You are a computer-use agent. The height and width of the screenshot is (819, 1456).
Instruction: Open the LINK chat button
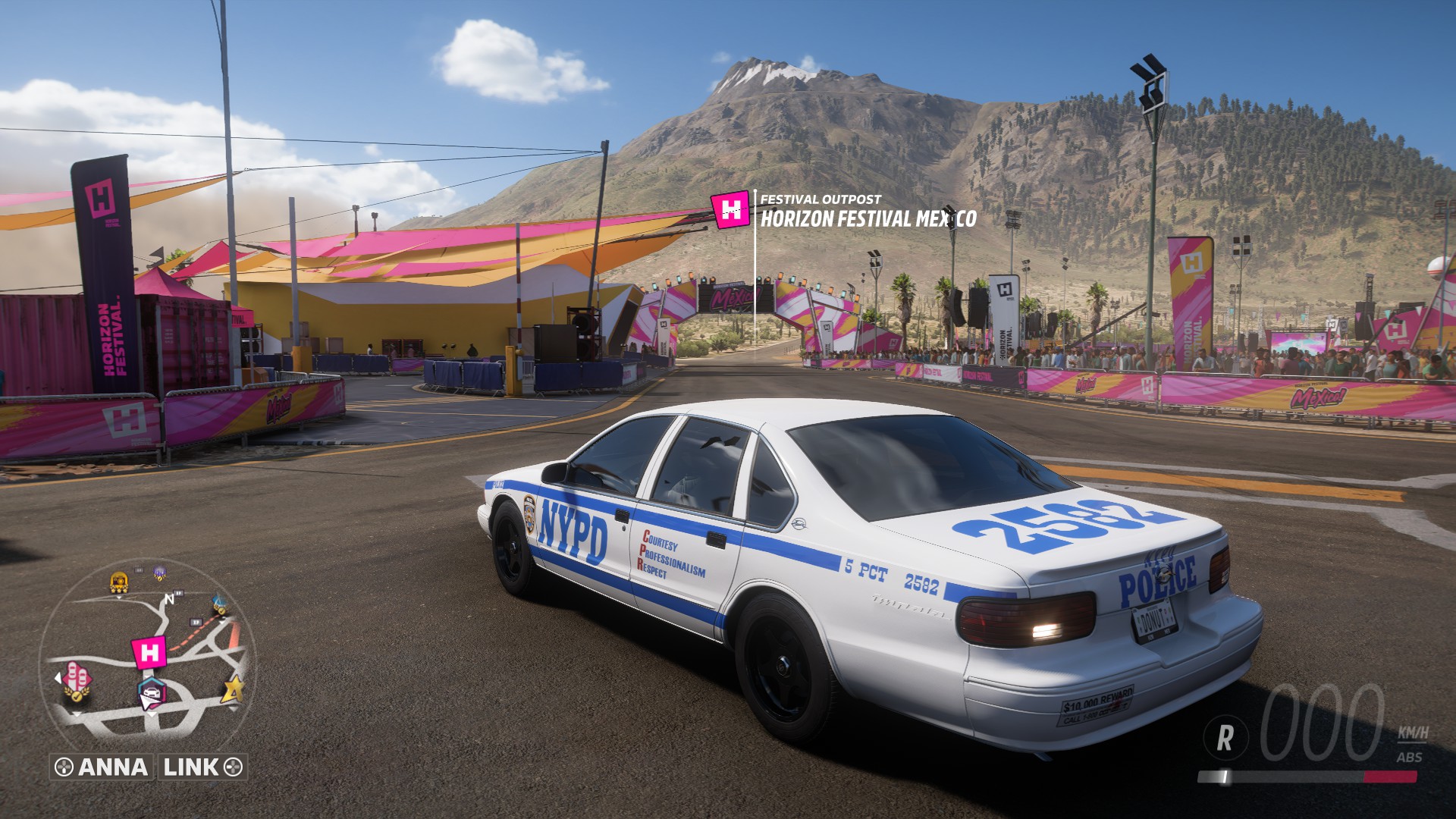coord(202,767)
